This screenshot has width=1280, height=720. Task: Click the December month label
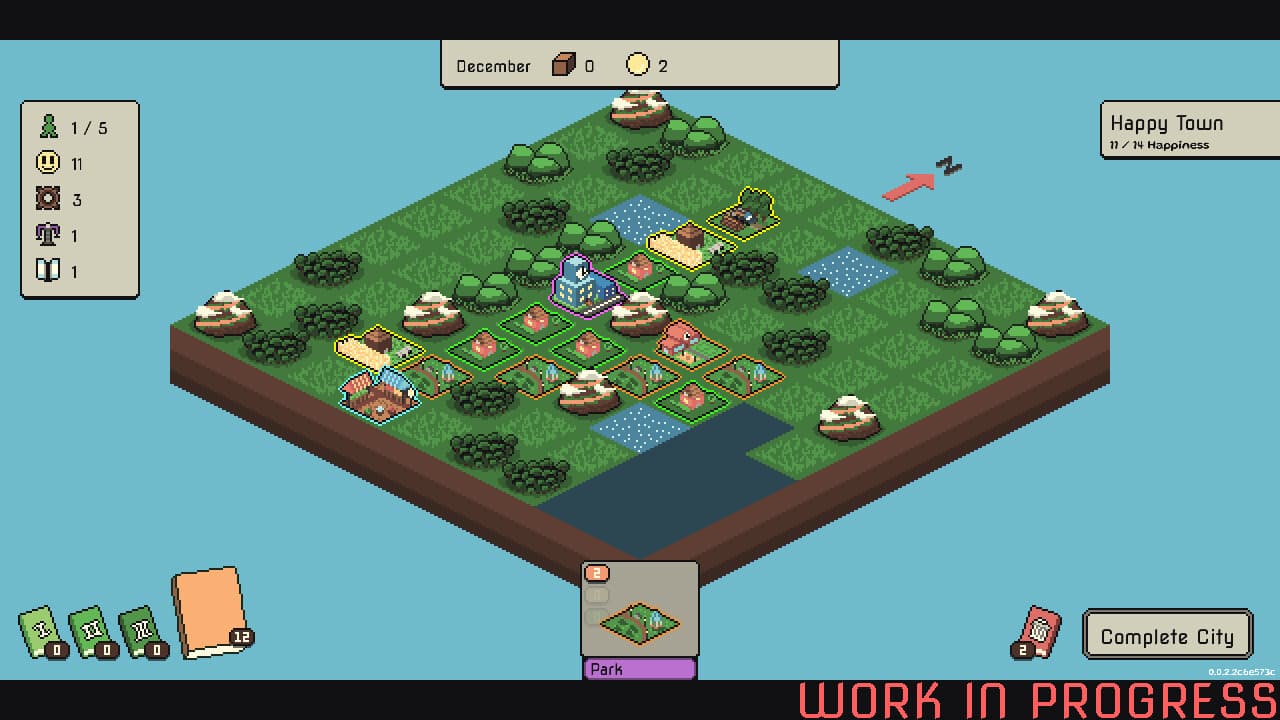(x=492, y=66)
